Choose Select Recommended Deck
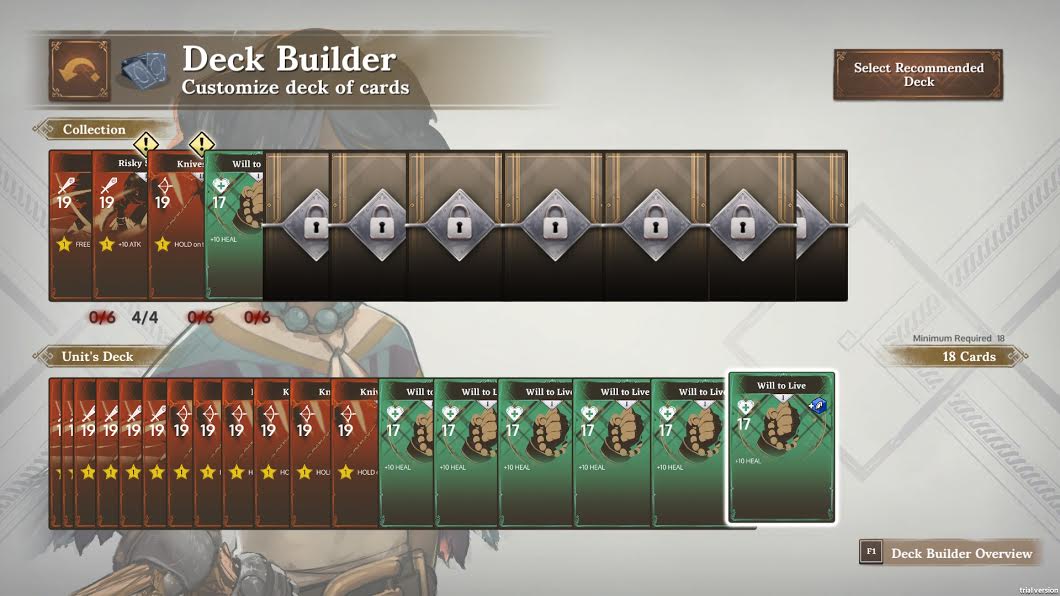Viewport: 1060px width, 596px height. 918,75
